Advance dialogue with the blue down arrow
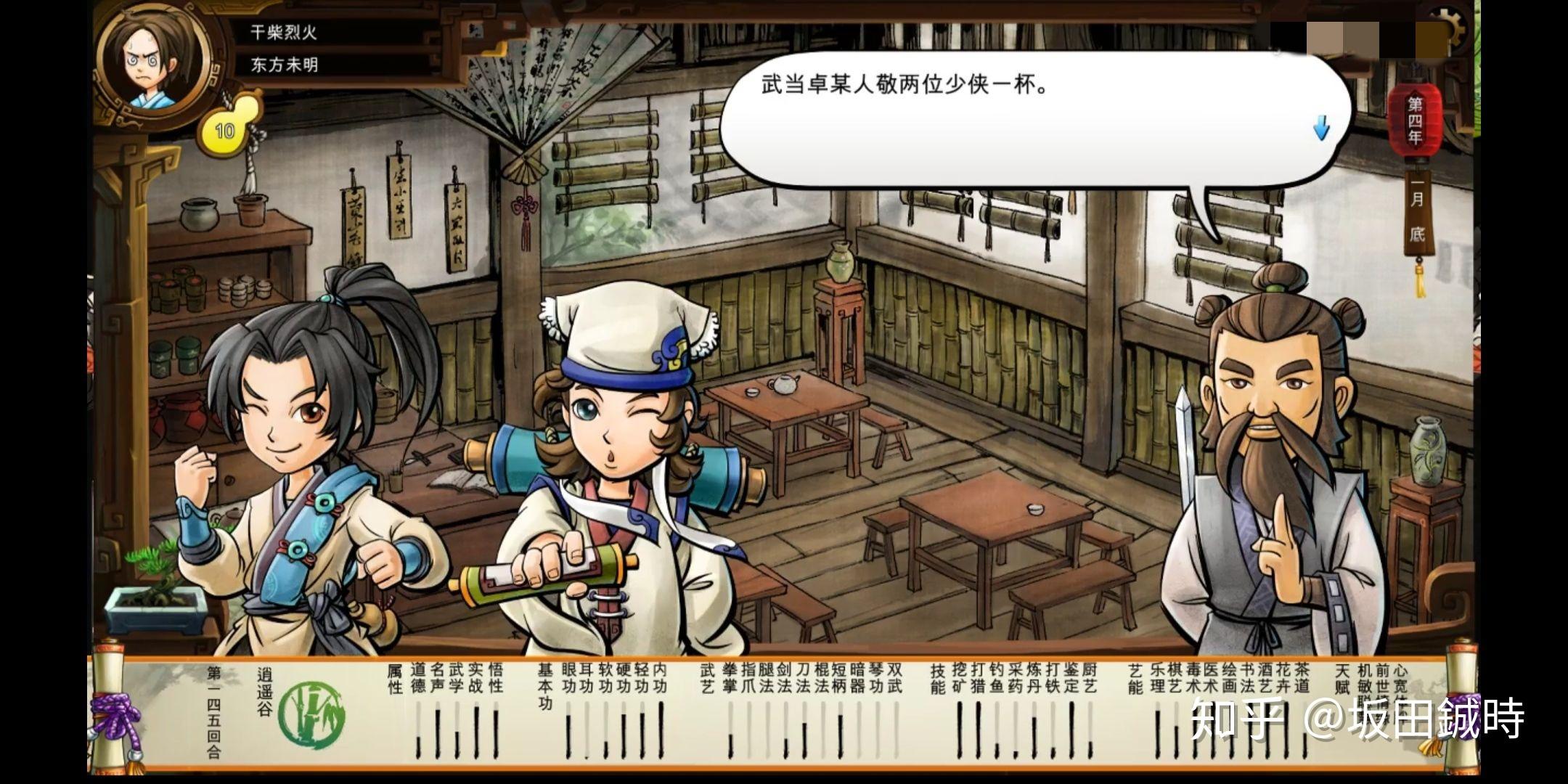Screen dimensions: 1568x784 pos(1321,128)
